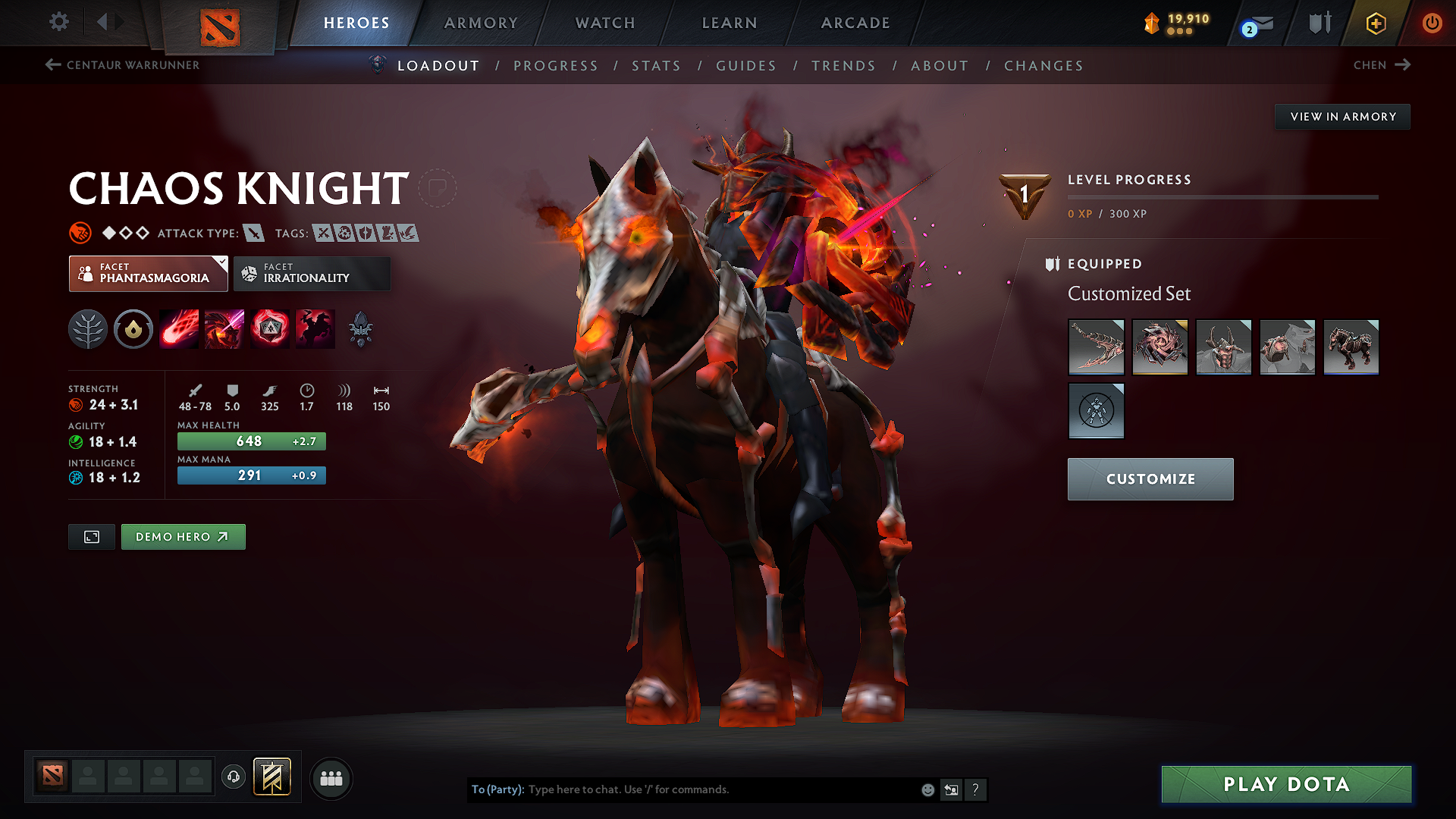Open the settings gear icon
The image size is (1456, 819).
[x=58, y=22]
